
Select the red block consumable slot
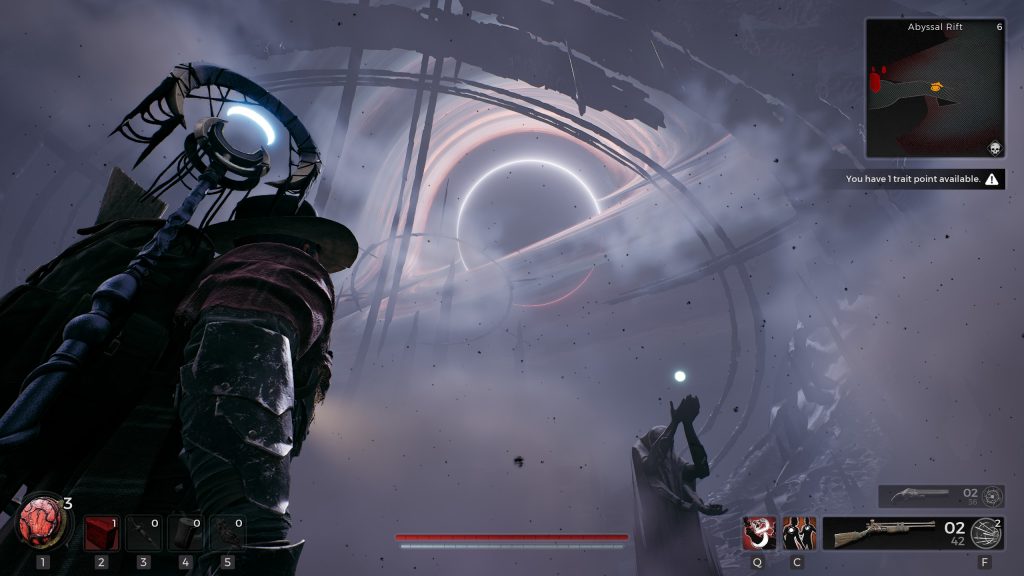click(x=100, y=534)
